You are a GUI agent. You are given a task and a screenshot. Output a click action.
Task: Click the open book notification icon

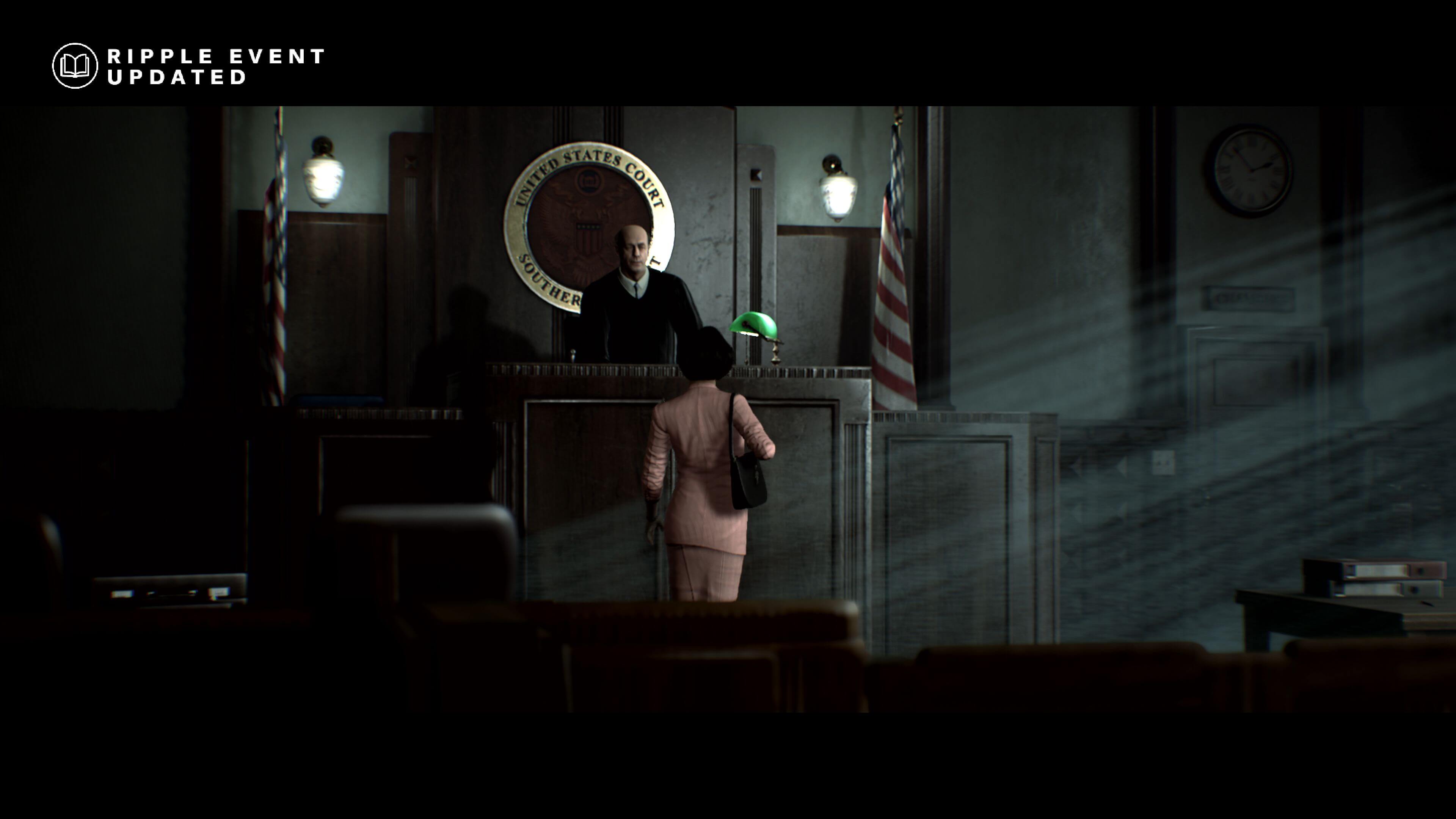(x=75, y=66)
